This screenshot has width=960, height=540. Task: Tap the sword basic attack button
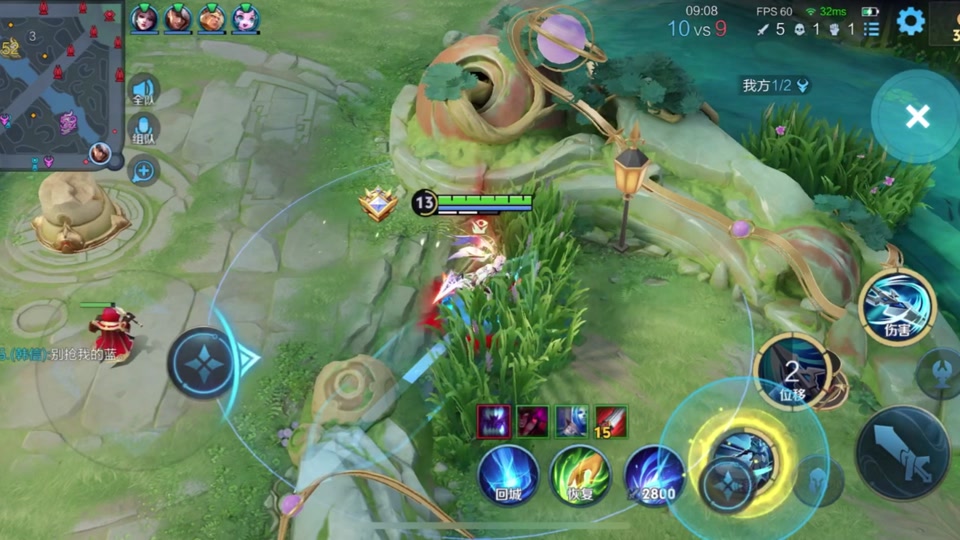point(902,453)
